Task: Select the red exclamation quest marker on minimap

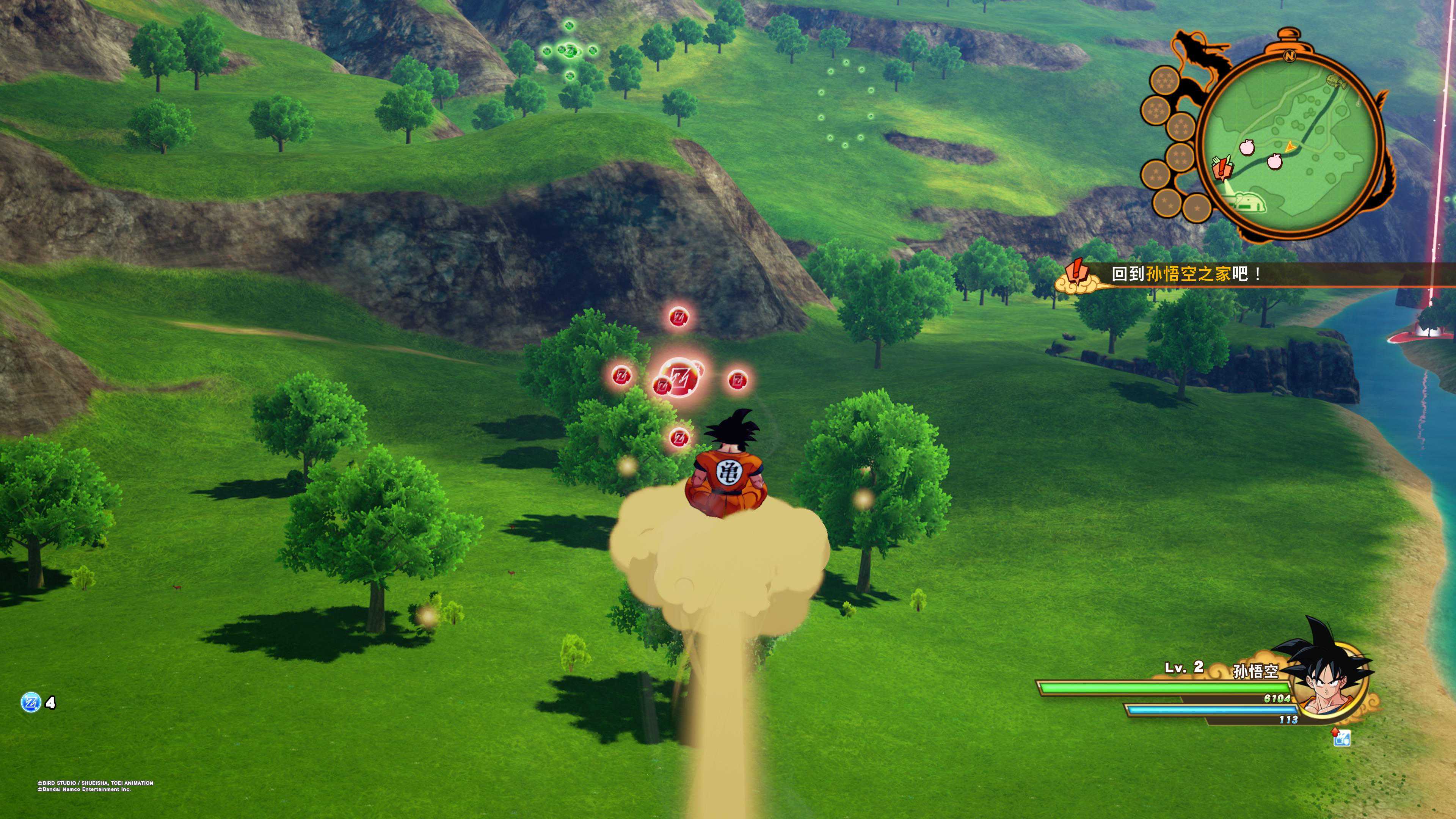Action: tap(1223, 168)
